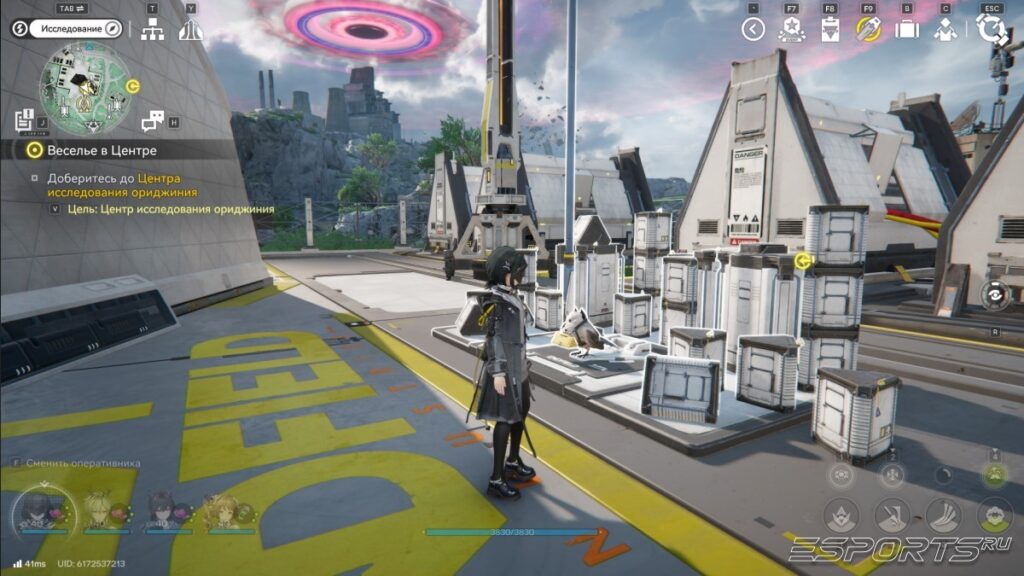Screen dimensions: 1024x576
Task: Open the tower building icon menu
Action: point(190,29)
